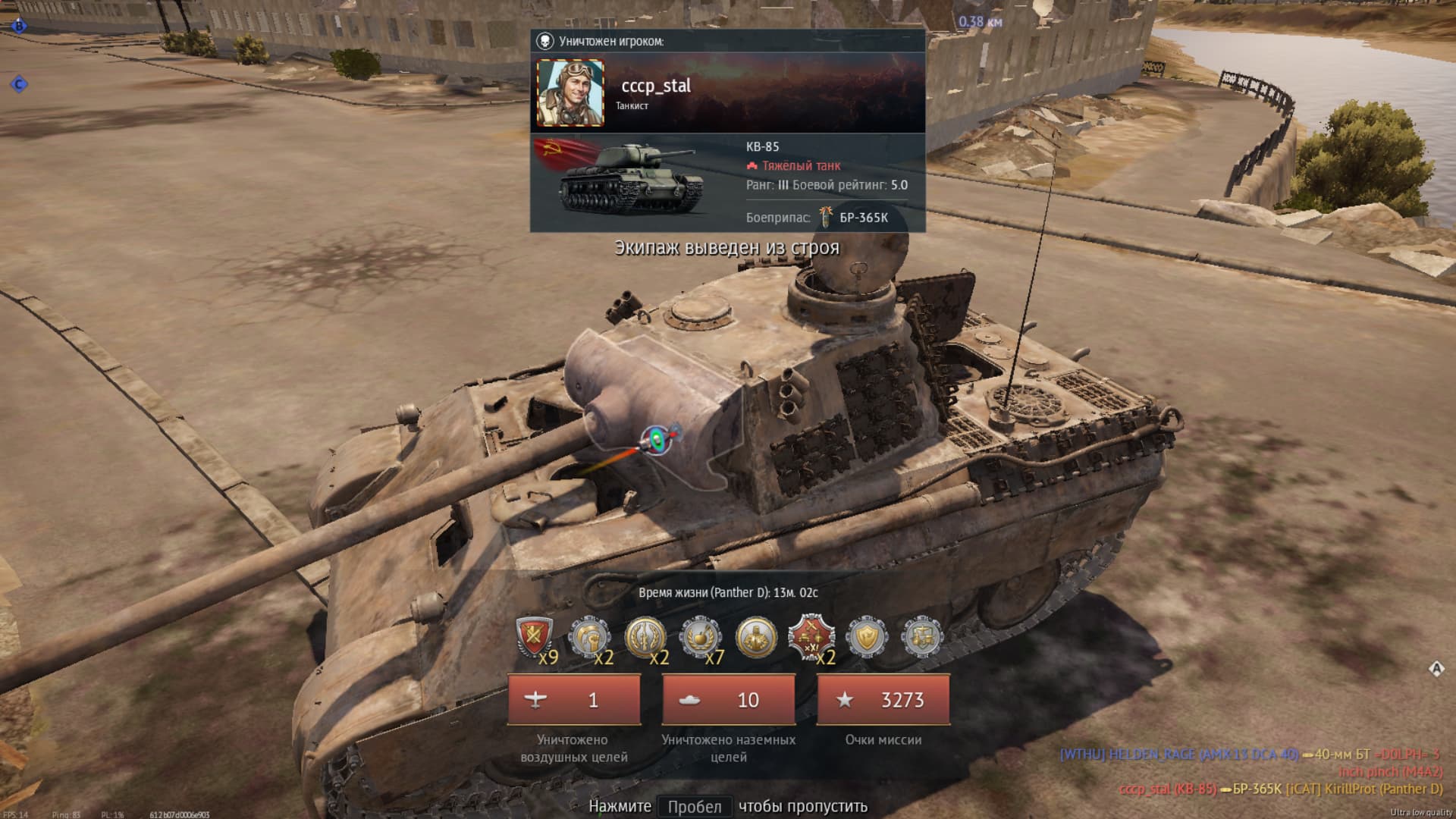Select the destroyed ground targets tile
Image resolution: width=1456 pixels, height=819 pixels.
point(729,700)
